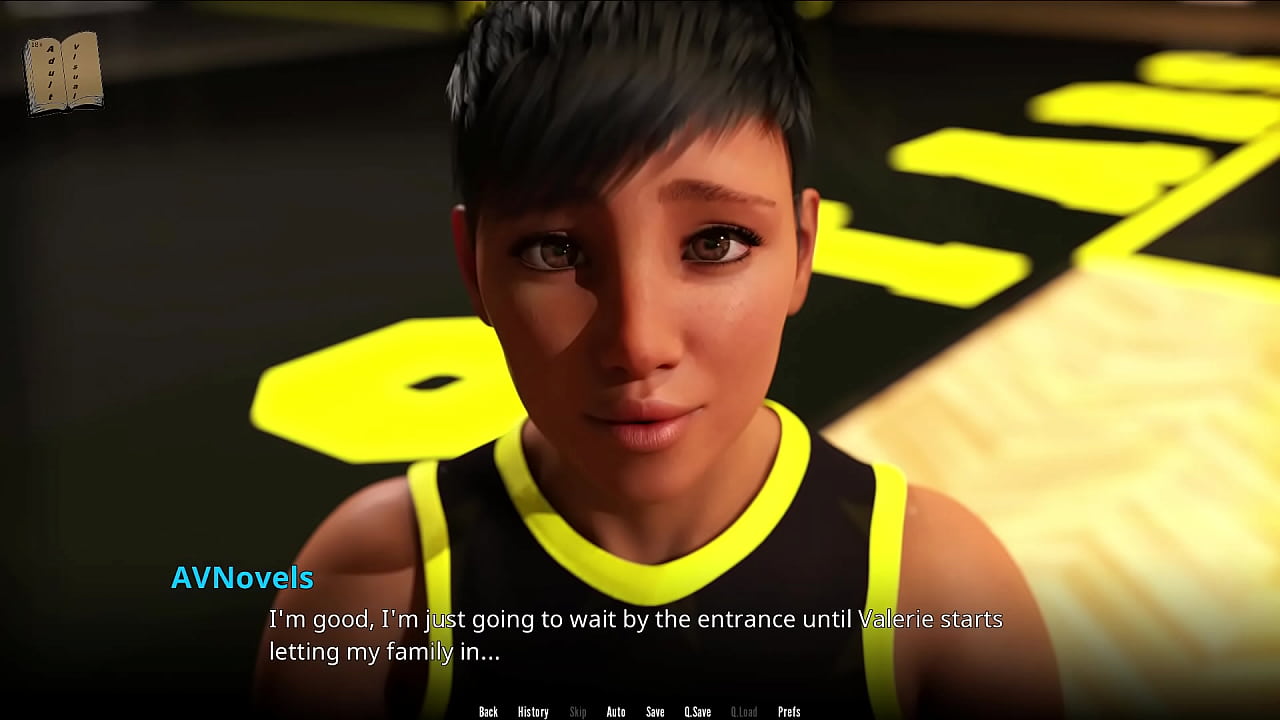Go back with the Back button
Viewport: 1280px width, 720px height.
[x=488, y=712]
